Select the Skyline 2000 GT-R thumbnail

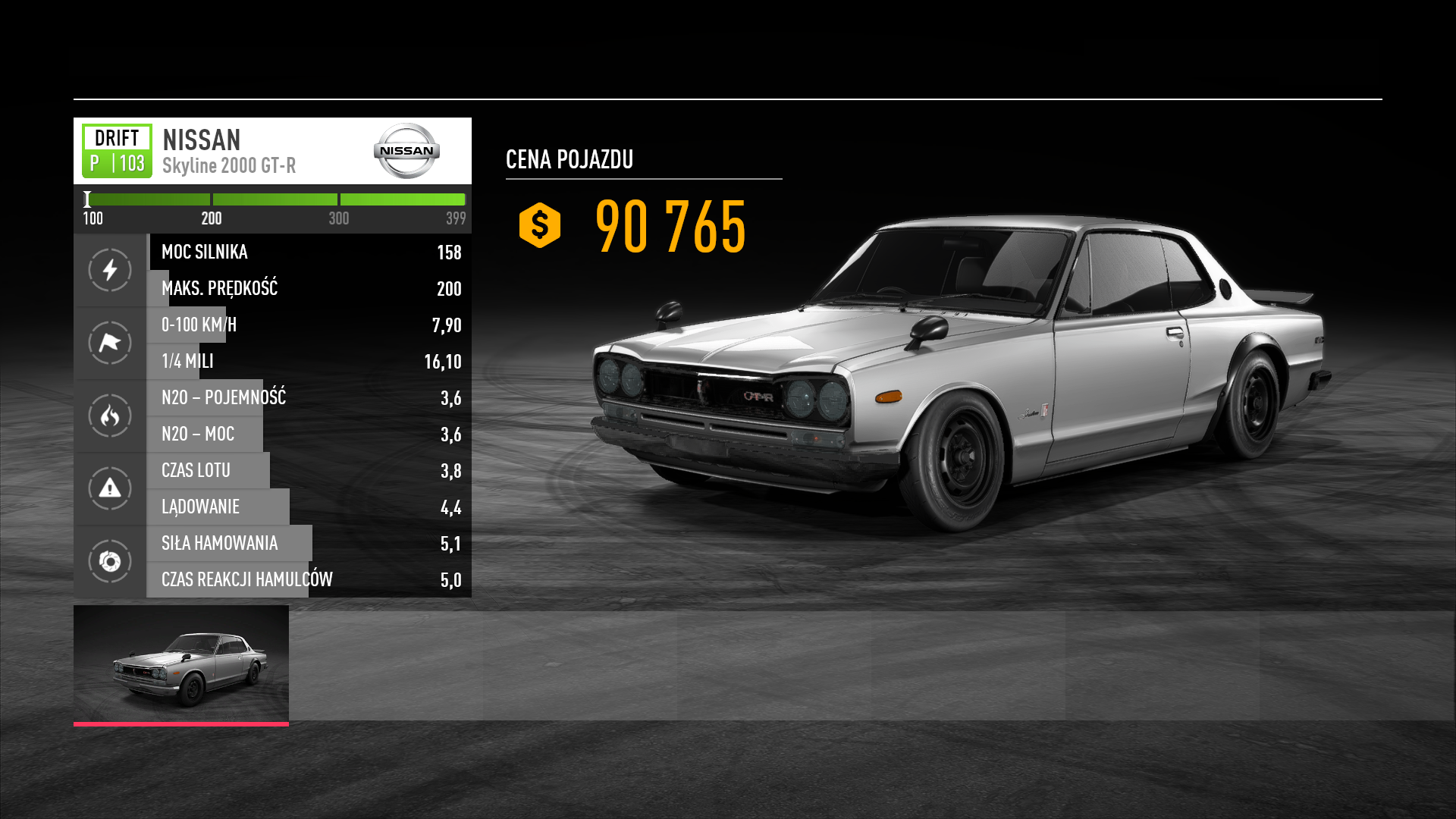tap(181, 664)
